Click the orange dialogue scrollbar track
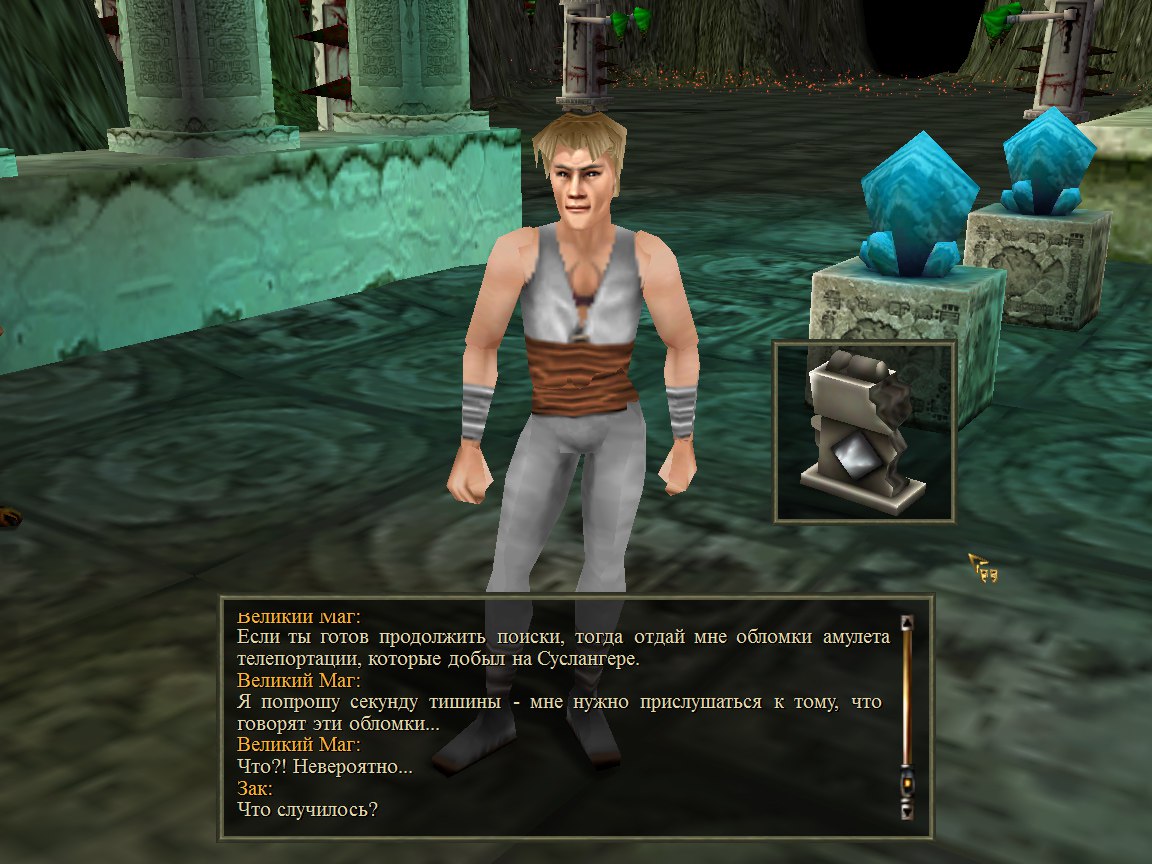The image size is (1152, 864). coord(907,700)
